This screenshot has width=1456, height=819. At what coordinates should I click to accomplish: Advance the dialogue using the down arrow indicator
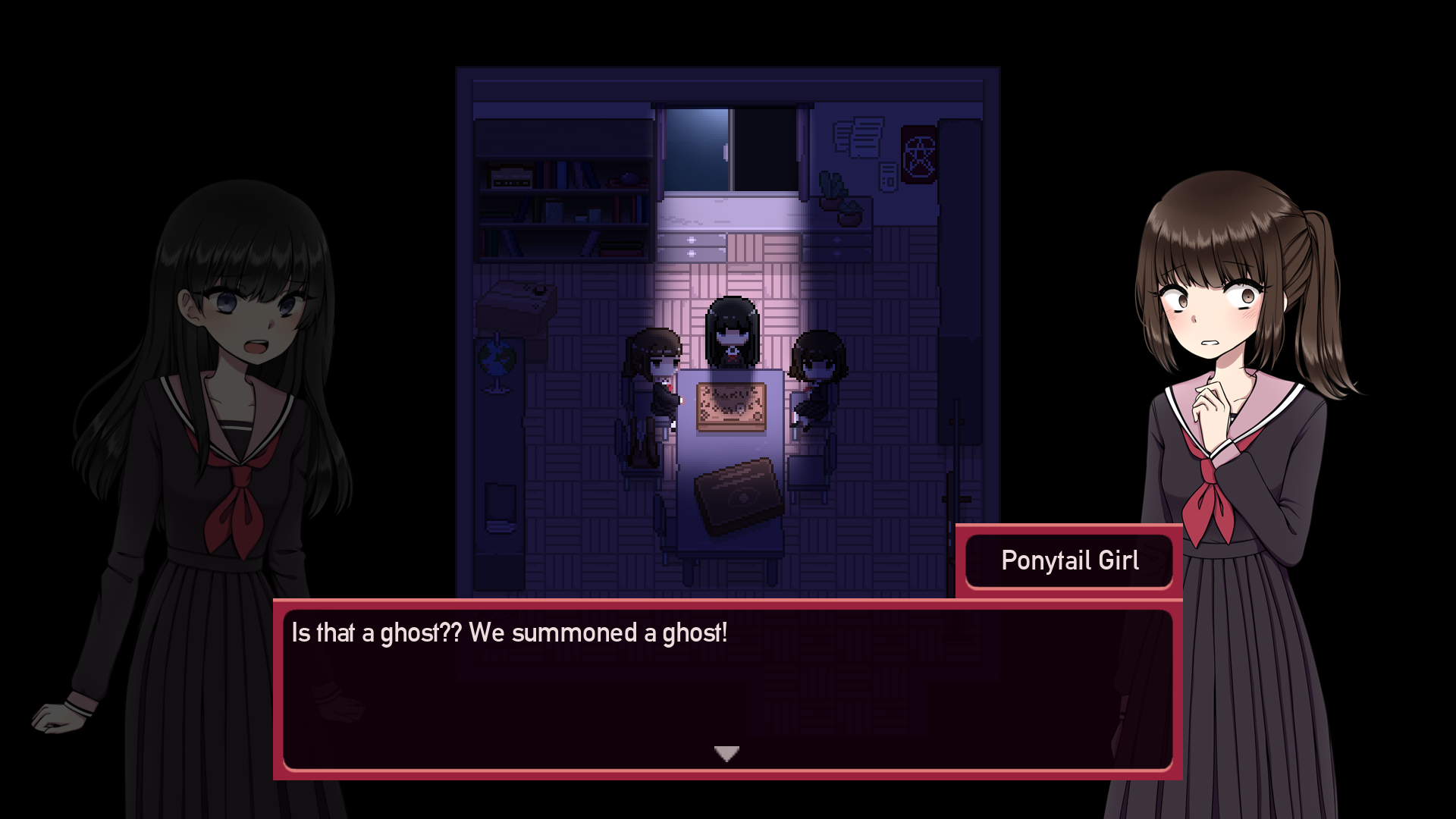point(726,753)
